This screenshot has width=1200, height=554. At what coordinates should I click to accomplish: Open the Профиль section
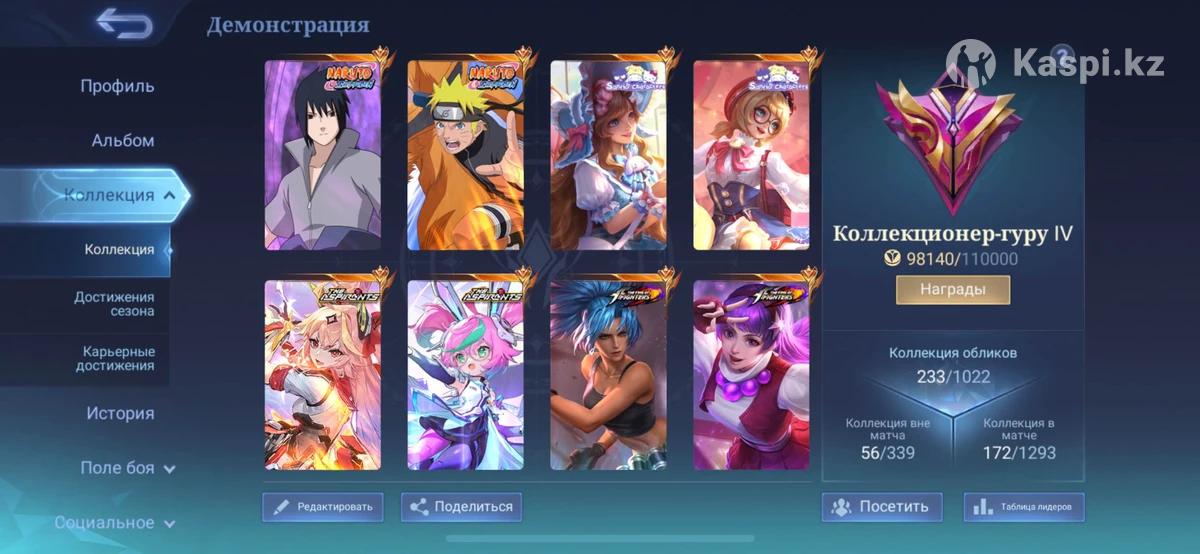pyautogui.click(x=117, y=86)
